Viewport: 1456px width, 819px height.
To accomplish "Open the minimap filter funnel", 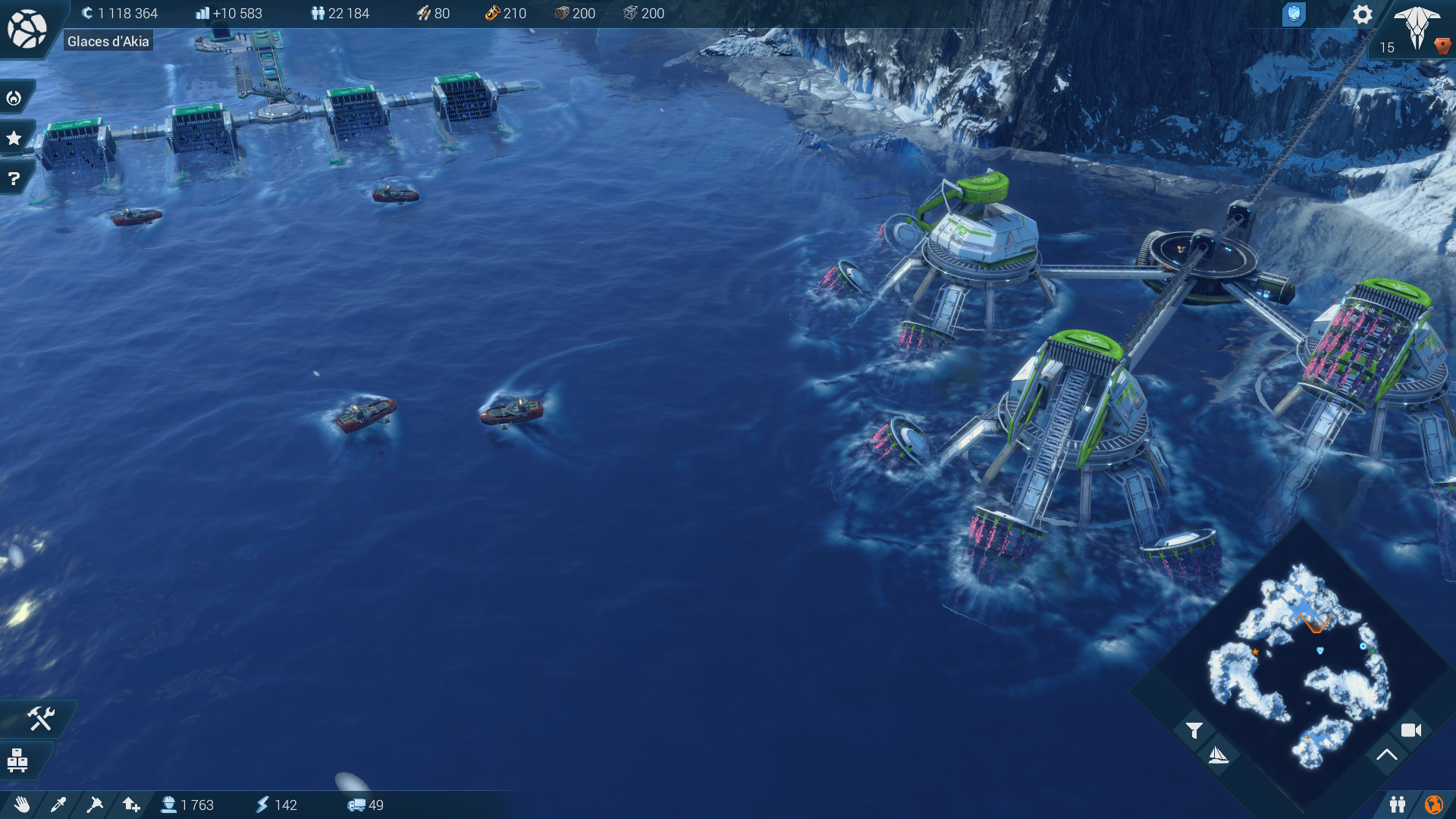I will (x=1194, y=730).
